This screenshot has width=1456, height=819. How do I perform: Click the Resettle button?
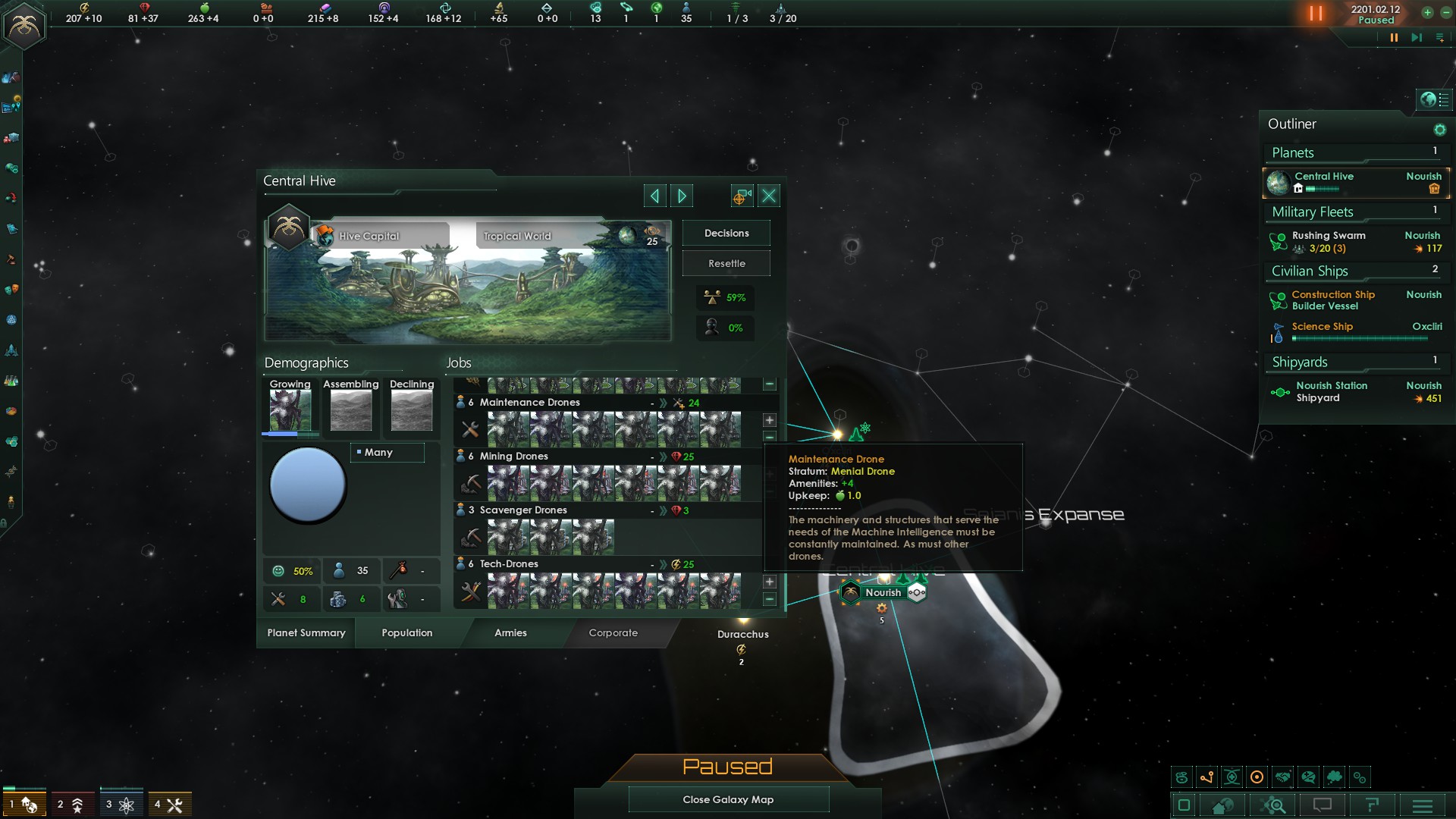[x=726, y=264]
